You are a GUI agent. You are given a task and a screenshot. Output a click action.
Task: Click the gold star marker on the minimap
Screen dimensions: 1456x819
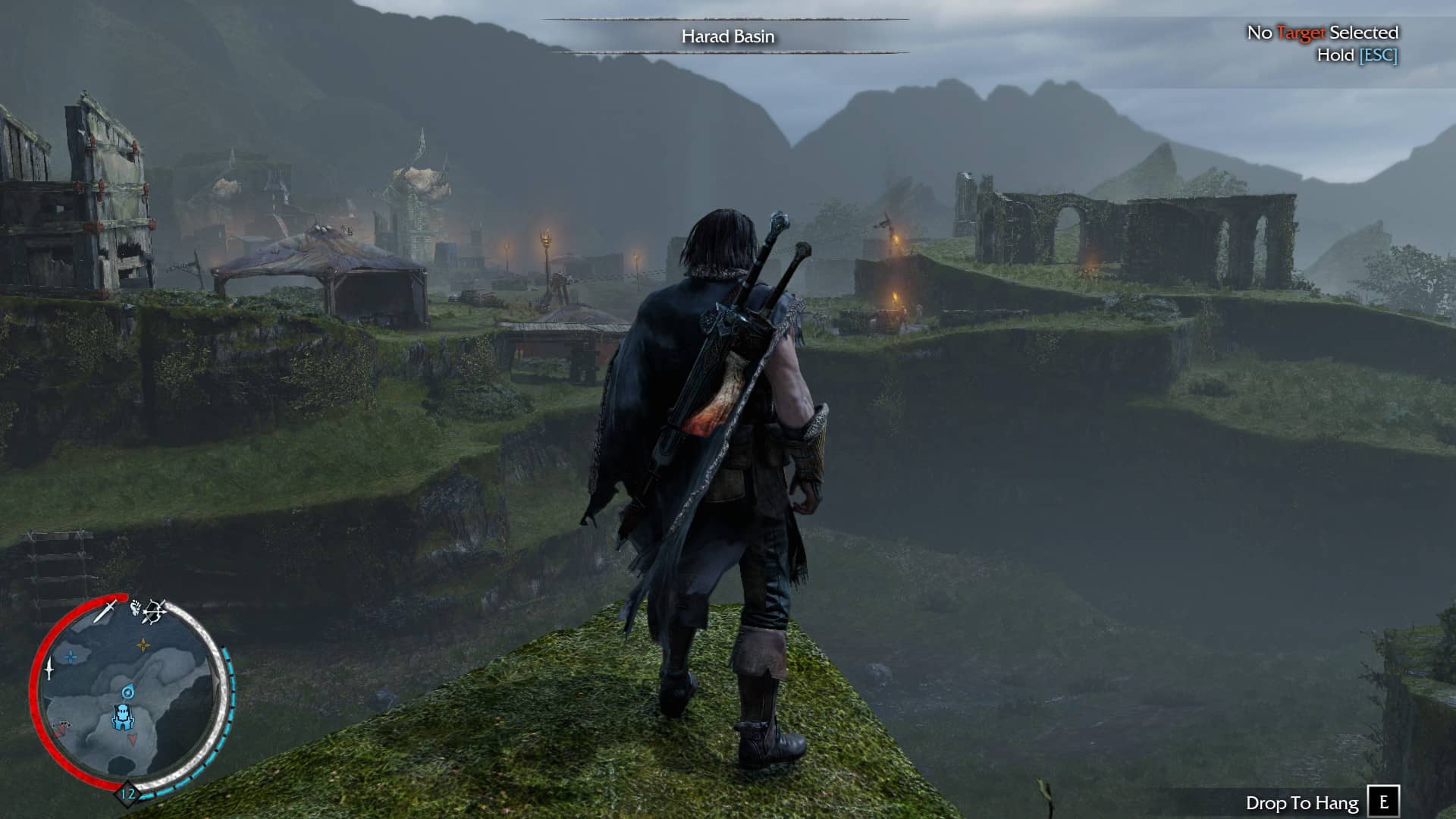click(143, 645)
